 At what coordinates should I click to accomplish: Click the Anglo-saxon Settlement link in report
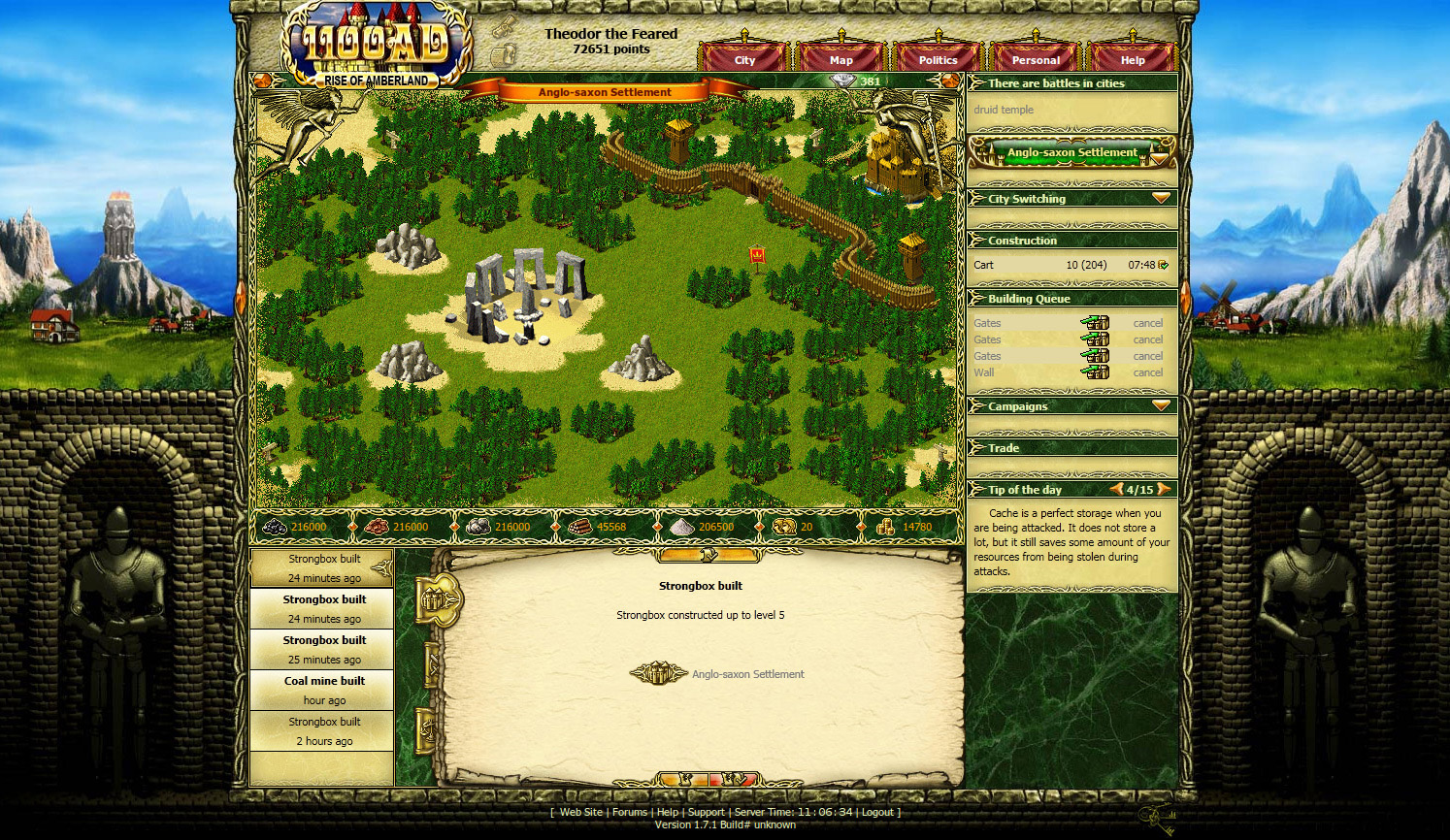pyautogui.click(x=747, y=674)
